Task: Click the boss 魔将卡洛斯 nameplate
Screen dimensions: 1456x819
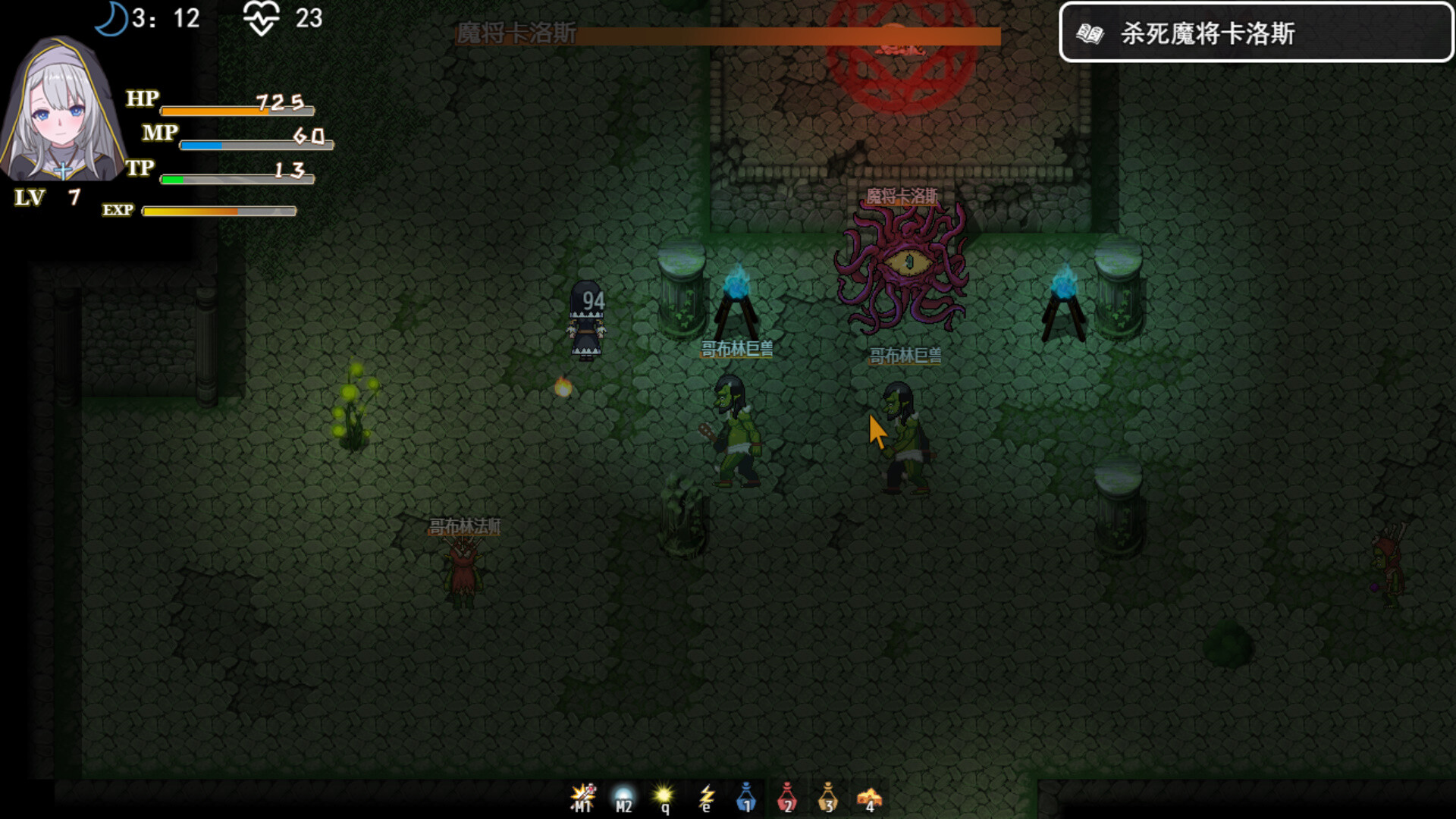Action: pos(900,196)
